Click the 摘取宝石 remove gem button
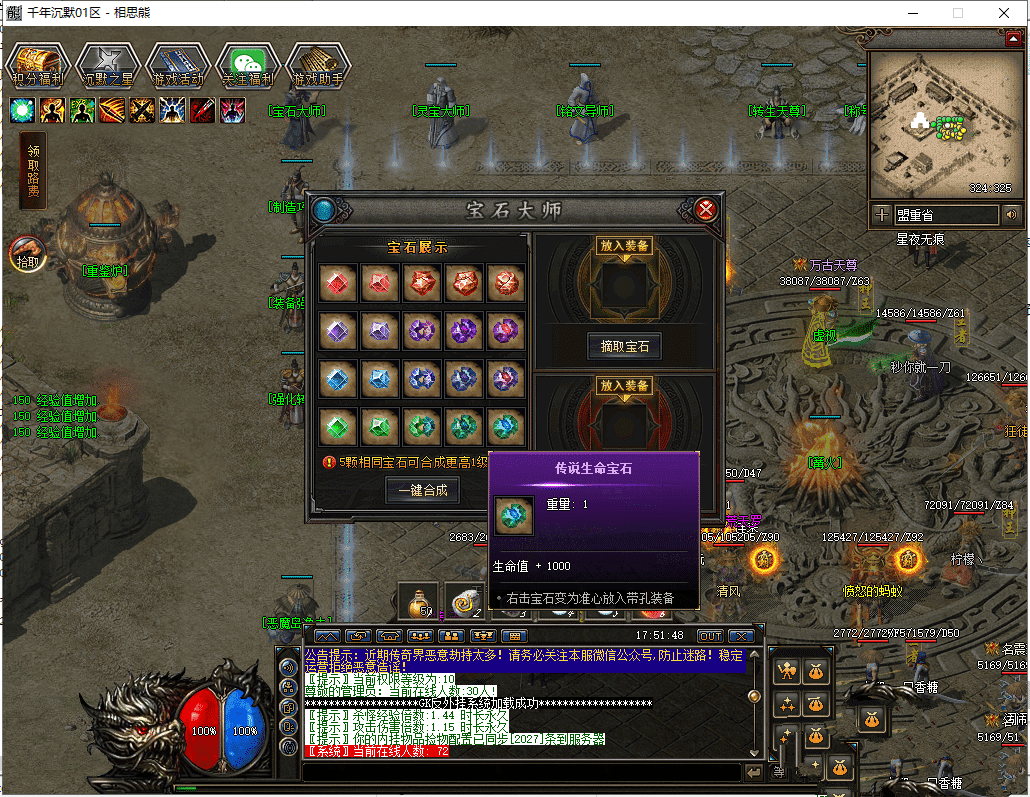 tap(625, 347)
